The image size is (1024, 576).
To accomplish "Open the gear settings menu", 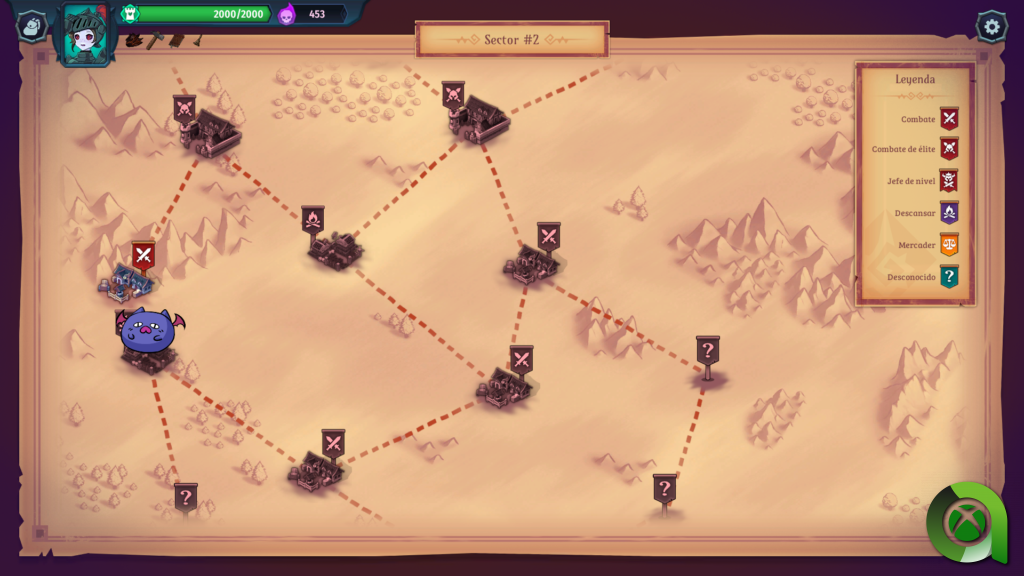I will (991, 27).
